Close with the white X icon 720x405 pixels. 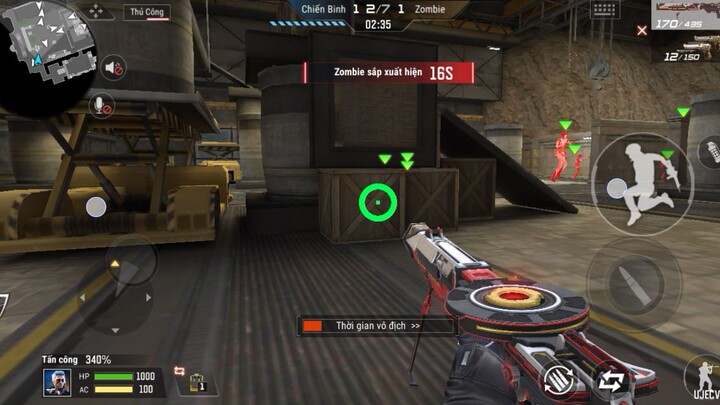click(x=641, y=31)
